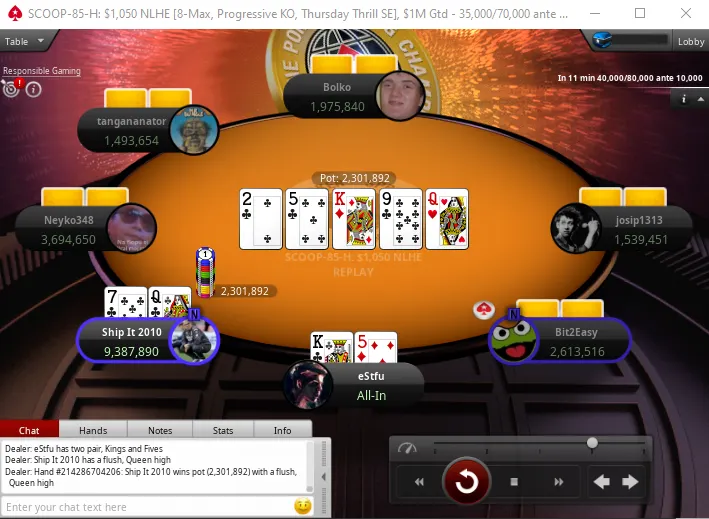Switch to the Chat tab
This screenshot has width=709, height=519.
pos(29,430)
